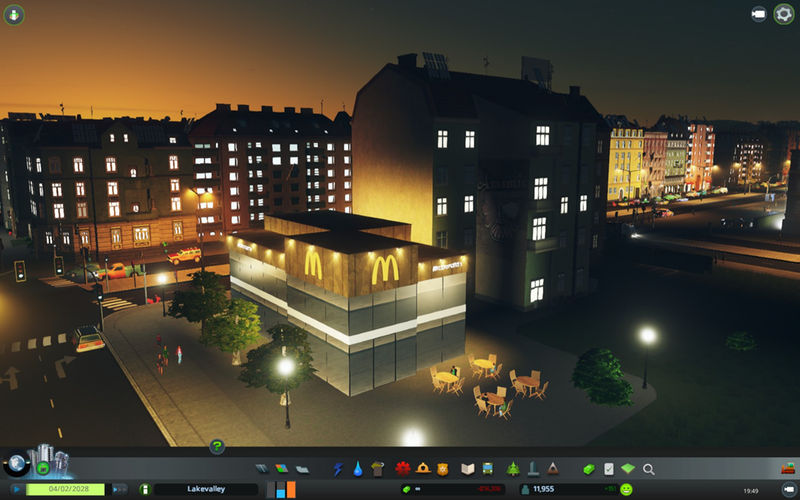Image resolution: width=800 pixels, height=500 pixels.
Task: Open the Zoning tool menu
Action: click(x=282, y=468)
